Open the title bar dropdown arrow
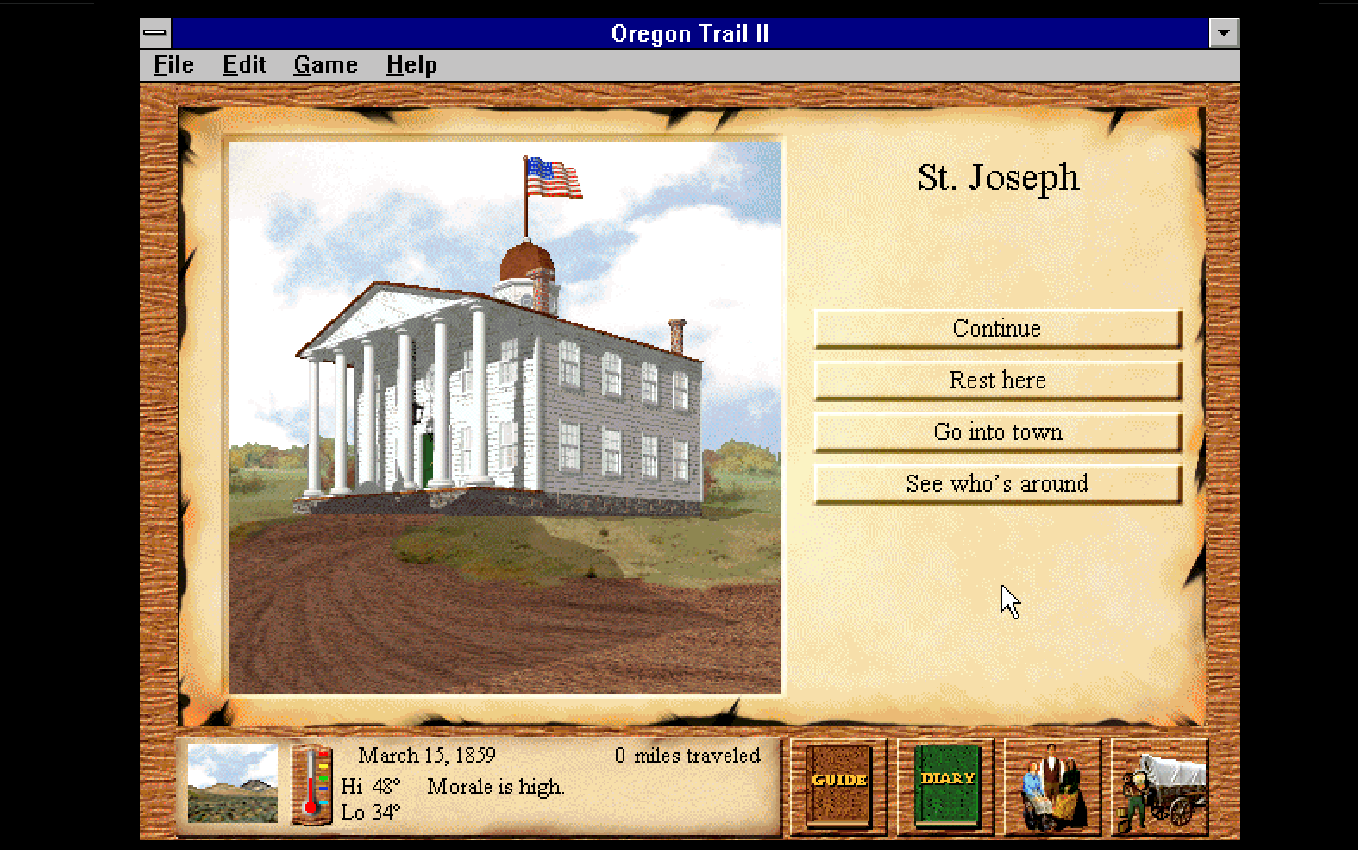The image size is (1358, 850). tap(1222, 32)
